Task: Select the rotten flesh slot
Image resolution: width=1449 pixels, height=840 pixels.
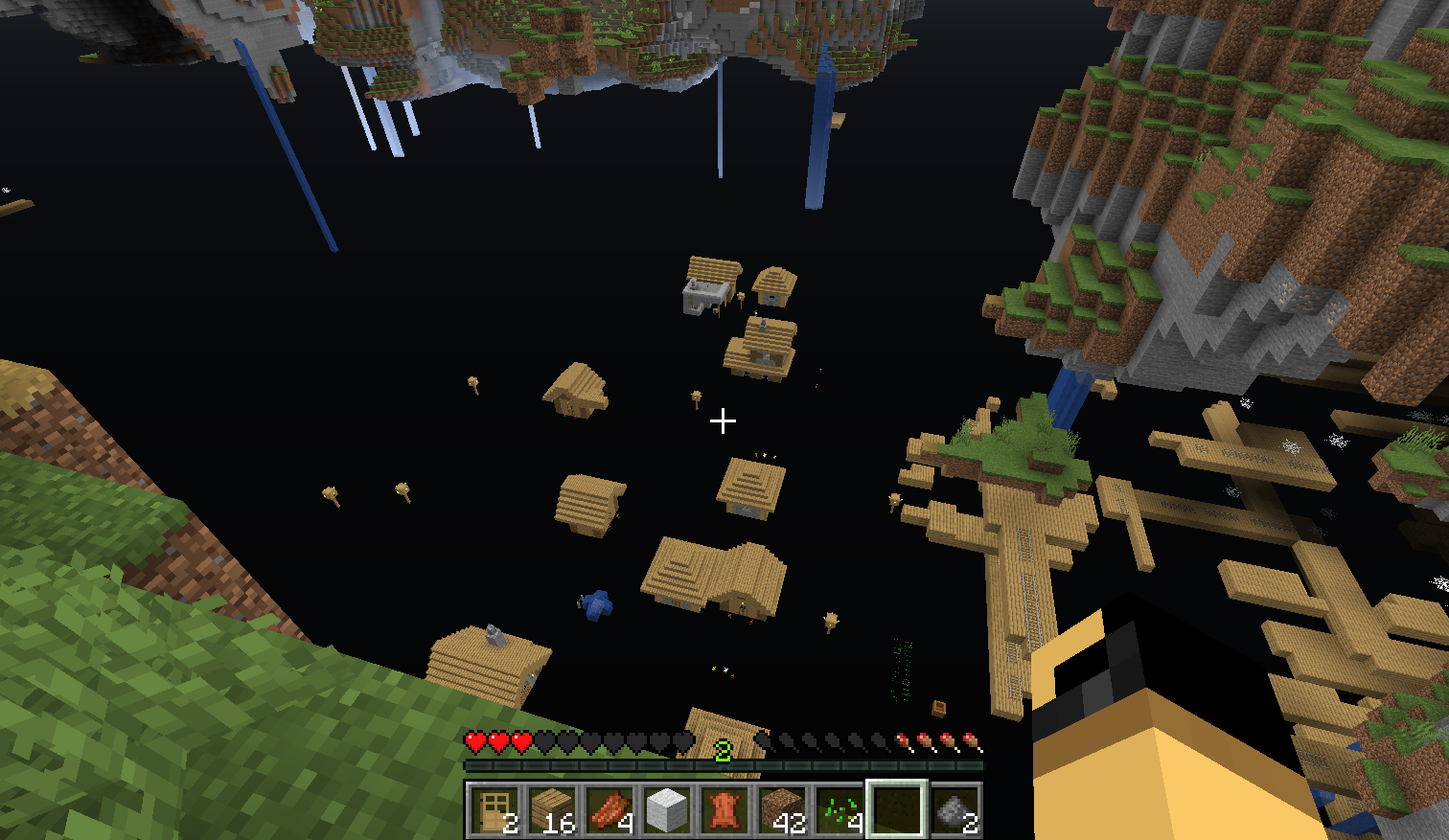Action: 609,810
